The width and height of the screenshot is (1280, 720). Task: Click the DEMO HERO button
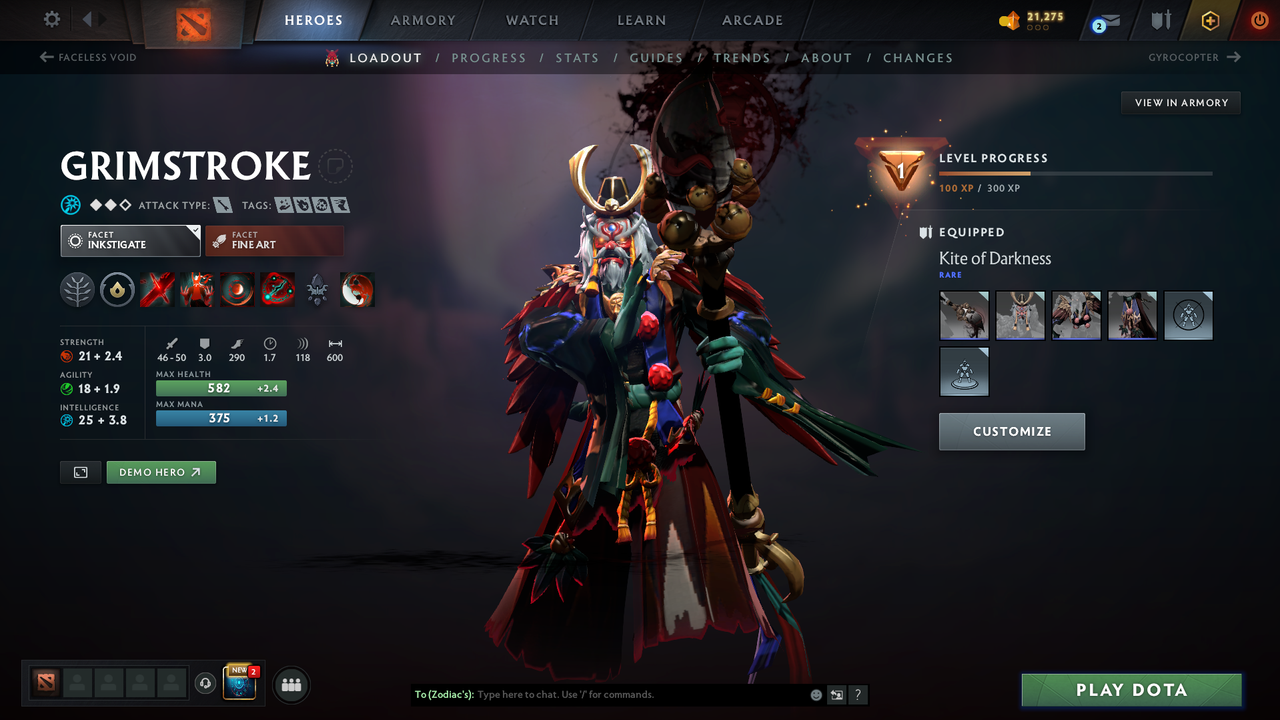point(161,471)
